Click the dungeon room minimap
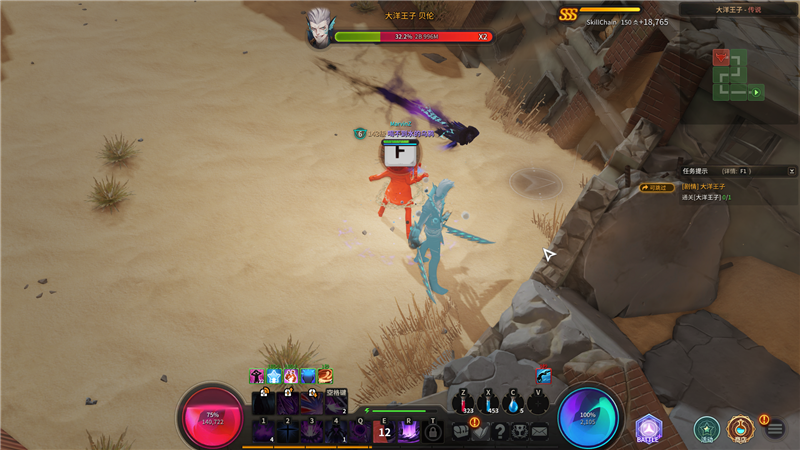The image size is (800, 450). coord(737,74)
